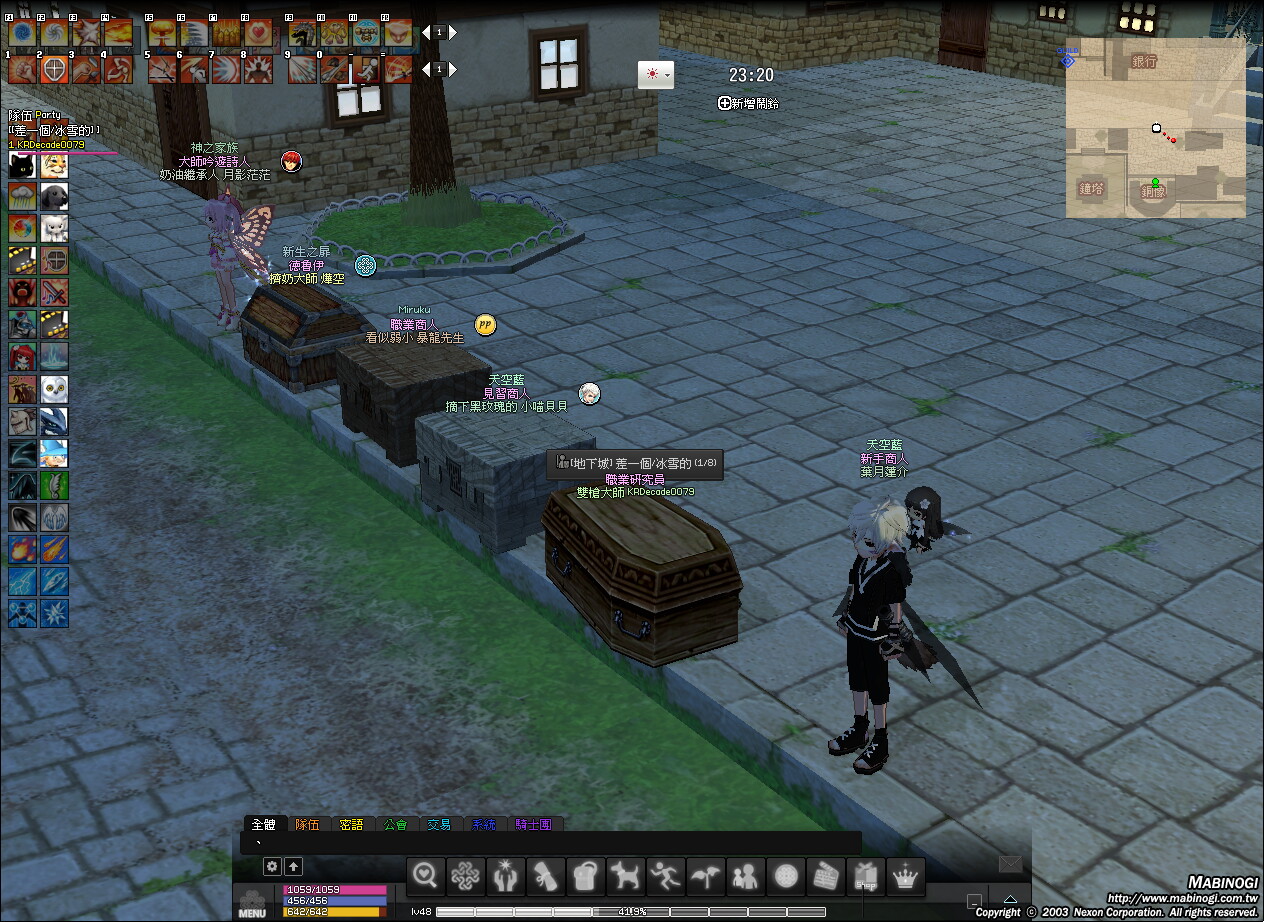Click the crown icon in bottom toolbar

906,877
